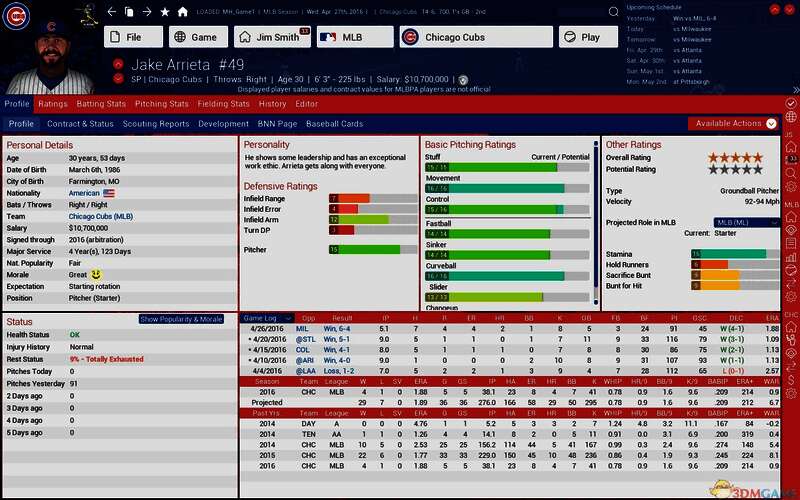Open the Game menu
Image resolution: width=800 pixels, height=500 pixels.
coord(197,37)
